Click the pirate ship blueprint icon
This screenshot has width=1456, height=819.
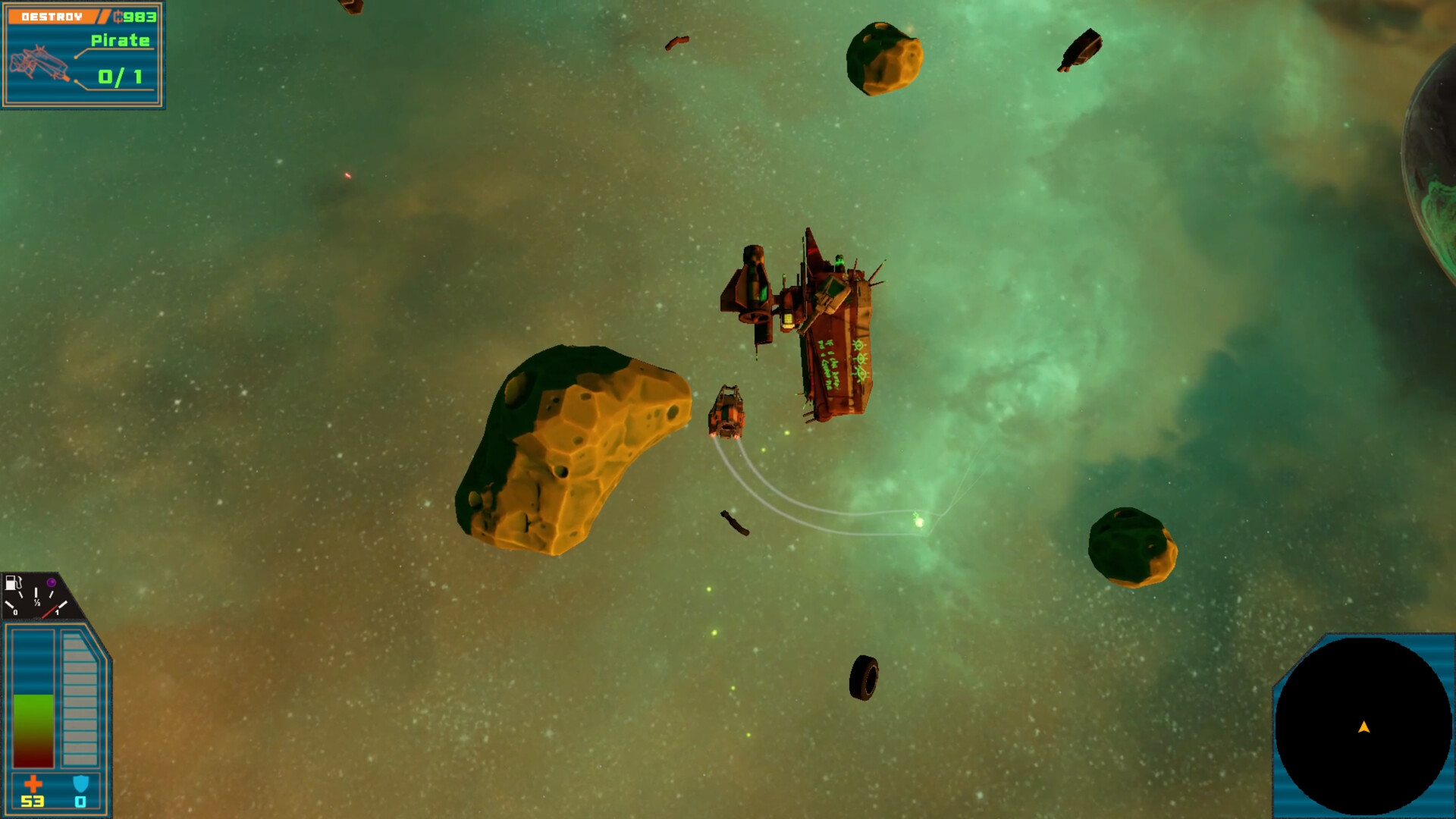[x=38, y=64]
